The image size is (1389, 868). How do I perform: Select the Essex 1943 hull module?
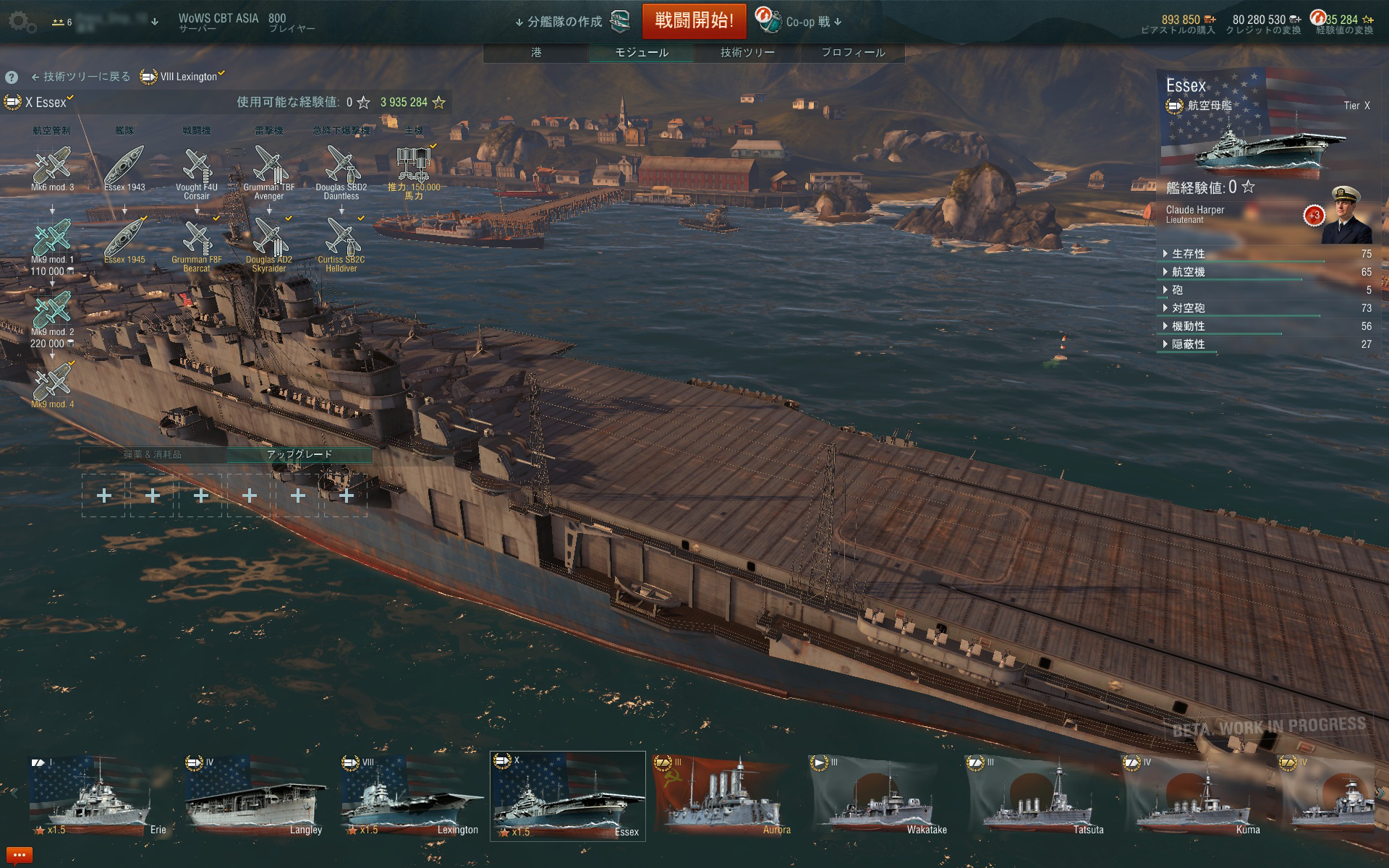[124, 166]
